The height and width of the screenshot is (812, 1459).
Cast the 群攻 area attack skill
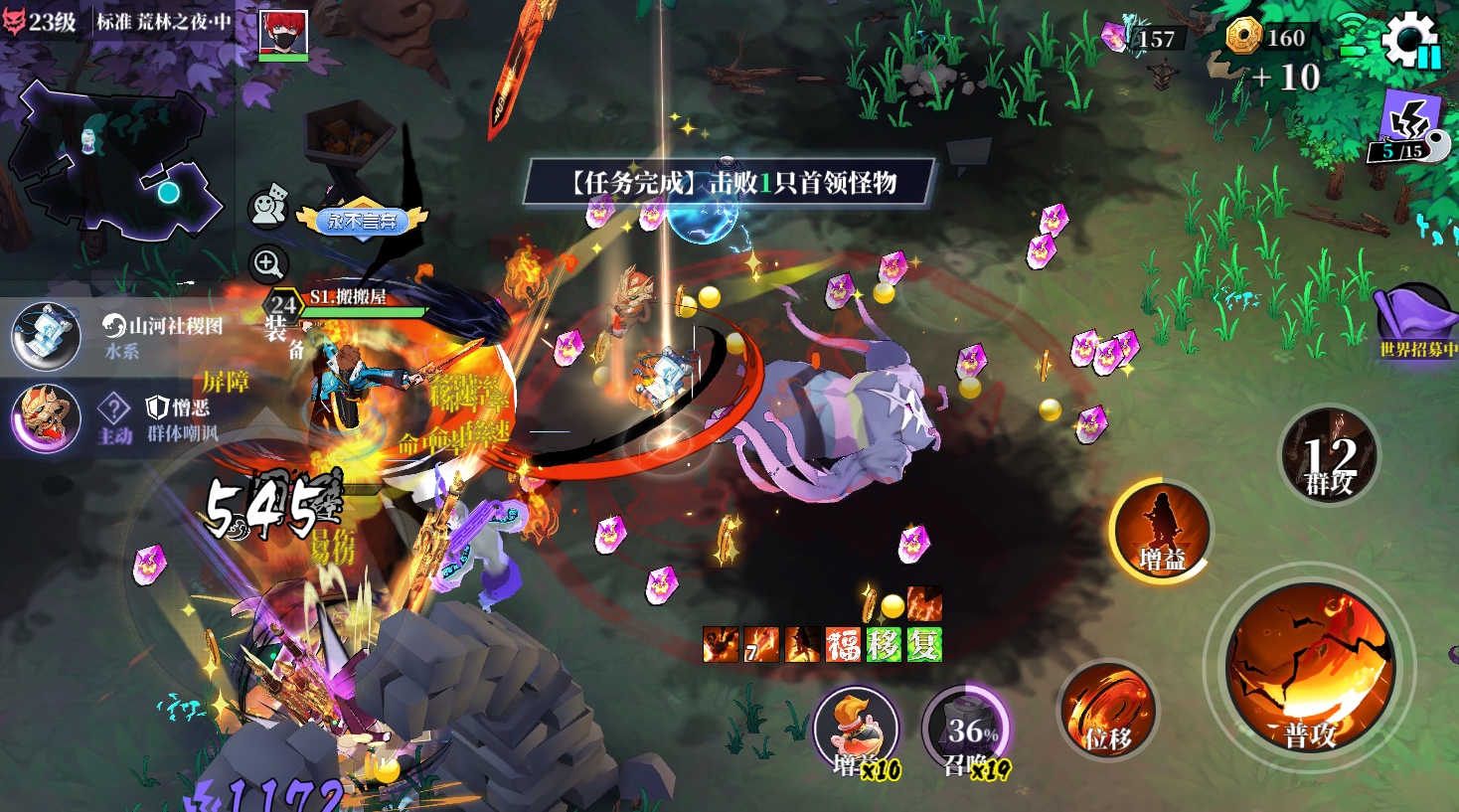(x=1330, y=456)
